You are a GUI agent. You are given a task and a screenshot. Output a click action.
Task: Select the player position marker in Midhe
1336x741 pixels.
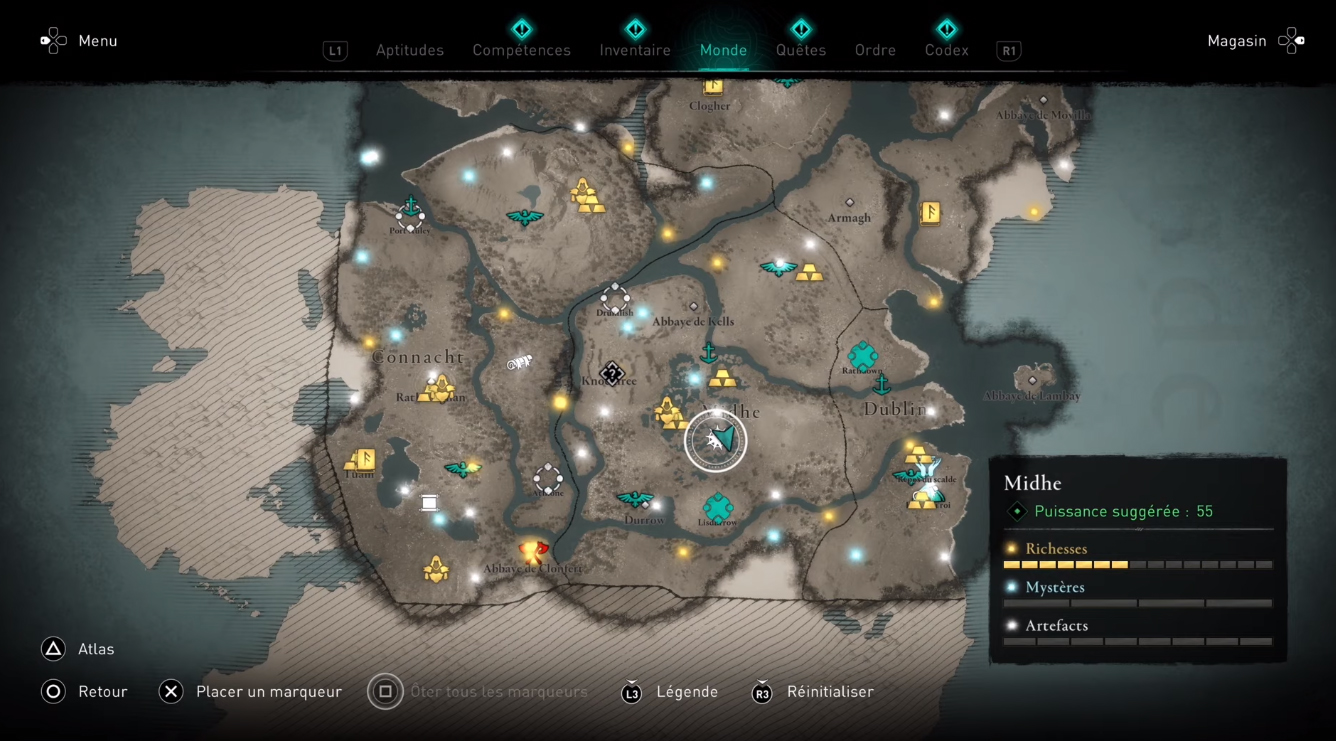pyautogui.click(x=716, y=440)
